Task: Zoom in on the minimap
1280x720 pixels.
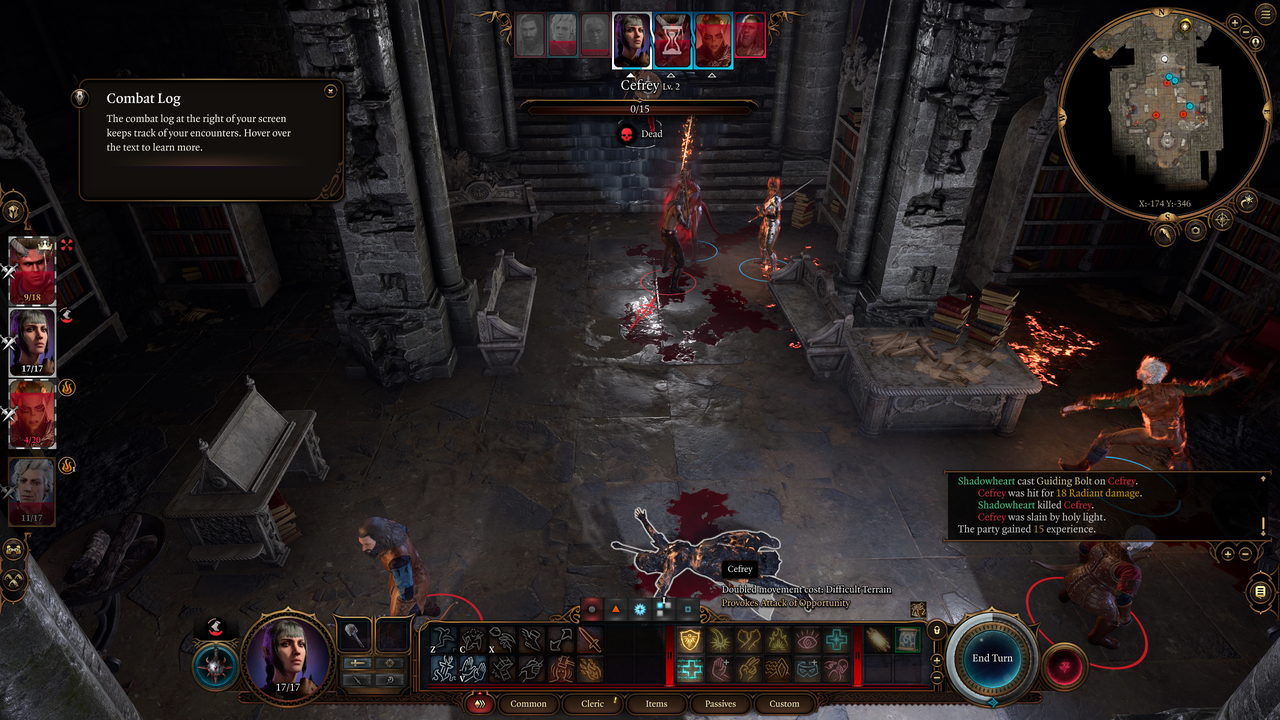Action: 1235,22
